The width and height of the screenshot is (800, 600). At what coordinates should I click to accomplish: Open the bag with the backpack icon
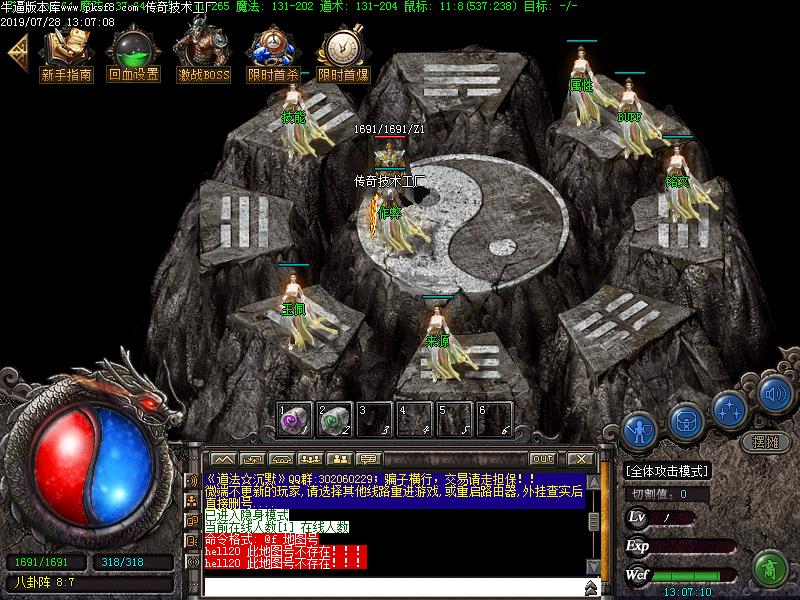tap(686, 420)
